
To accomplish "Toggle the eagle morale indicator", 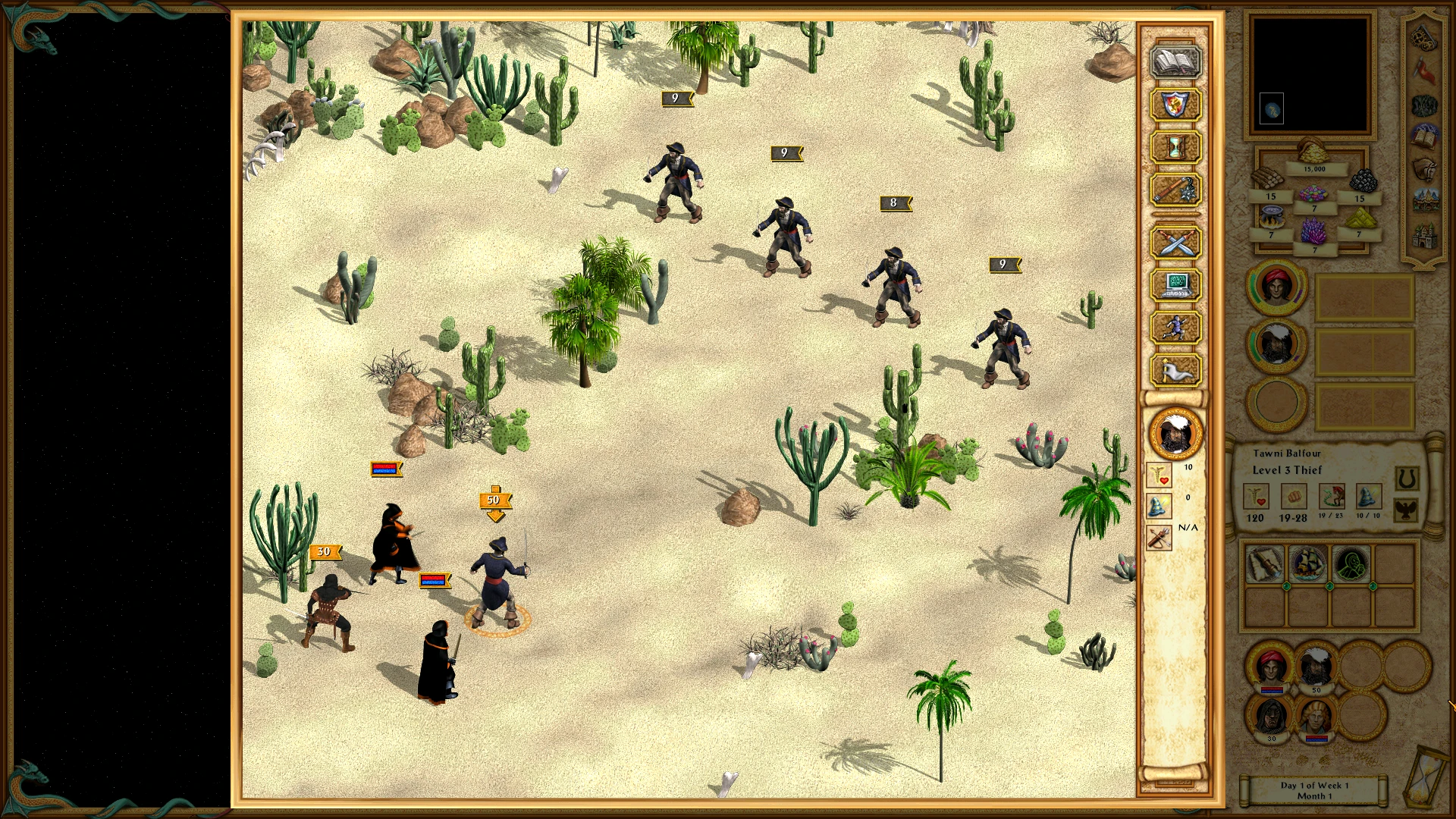I will click(1407, 510).
